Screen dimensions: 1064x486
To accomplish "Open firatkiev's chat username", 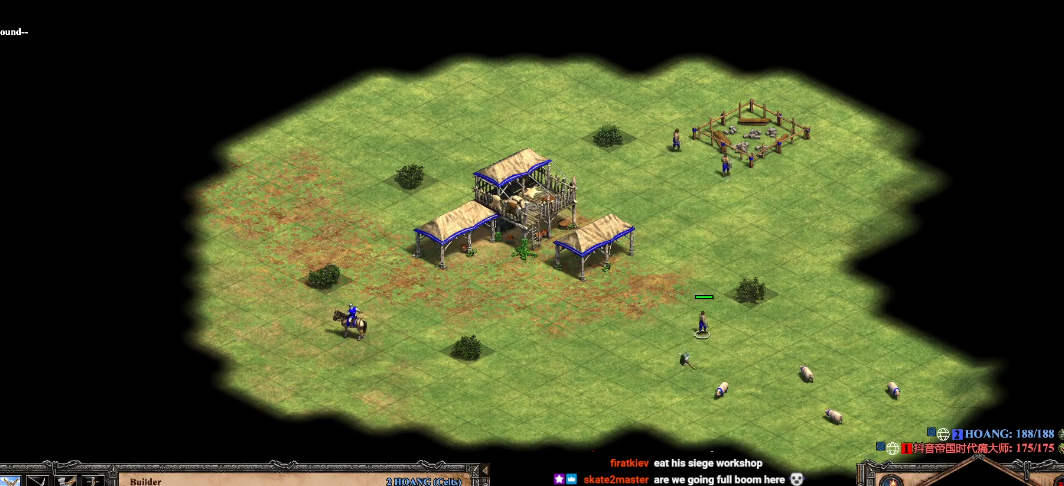I will [x=629, y=463].
